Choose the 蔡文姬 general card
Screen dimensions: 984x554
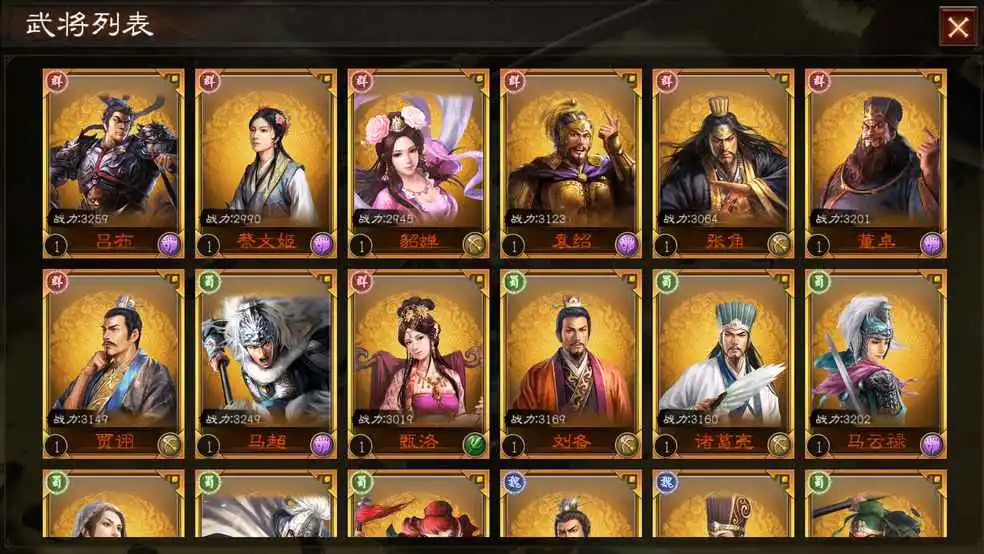pyautogui.click(x=266, y=160)
